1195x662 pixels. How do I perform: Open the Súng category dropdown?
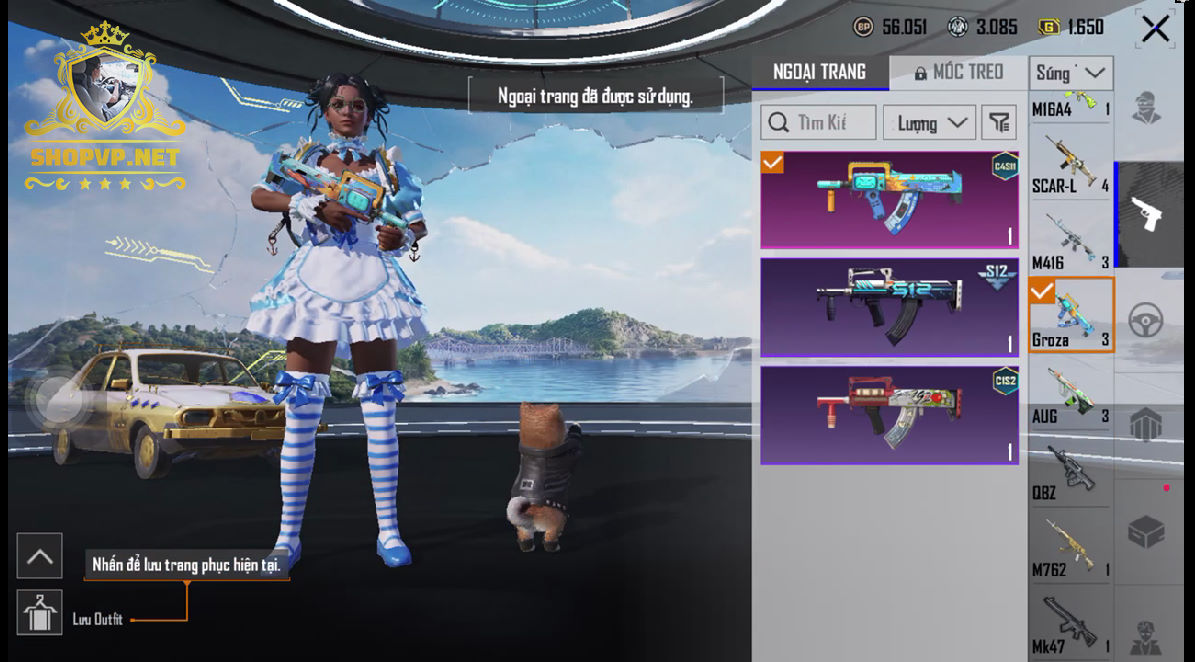click(x=1071, y=73)
